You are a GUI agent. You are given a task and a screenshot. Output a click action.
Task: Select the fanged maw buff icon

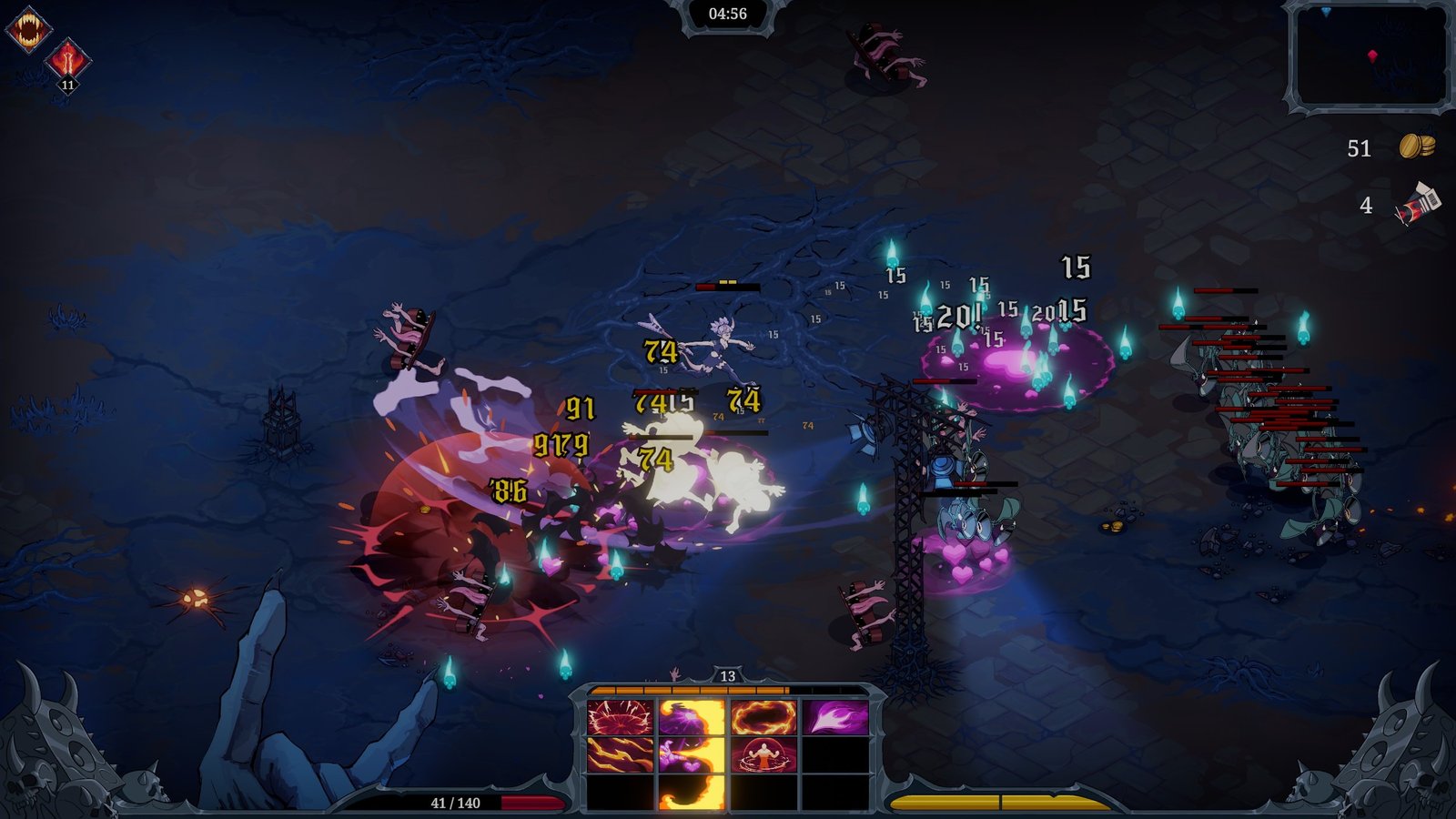click(x=27, y=31)
